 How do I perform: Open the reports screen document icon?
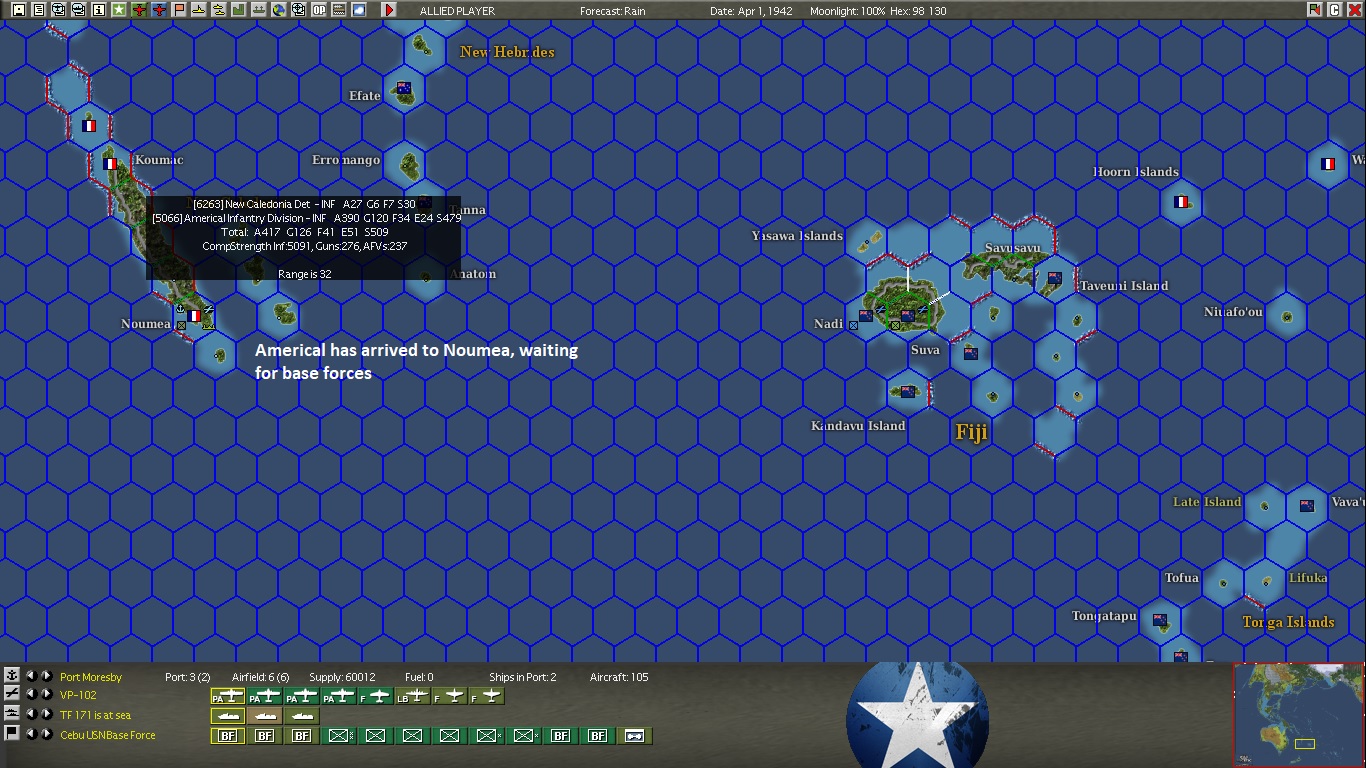tap(37, 8)
